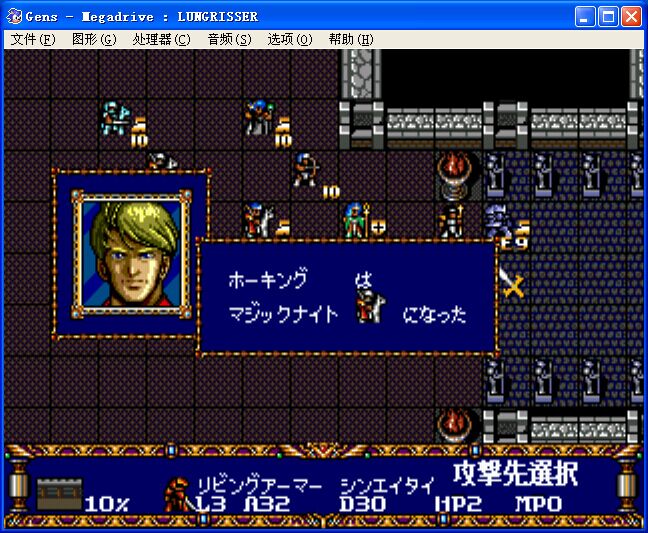Close the Gens emulator window

pyautogui.click(x=631, y=16)
